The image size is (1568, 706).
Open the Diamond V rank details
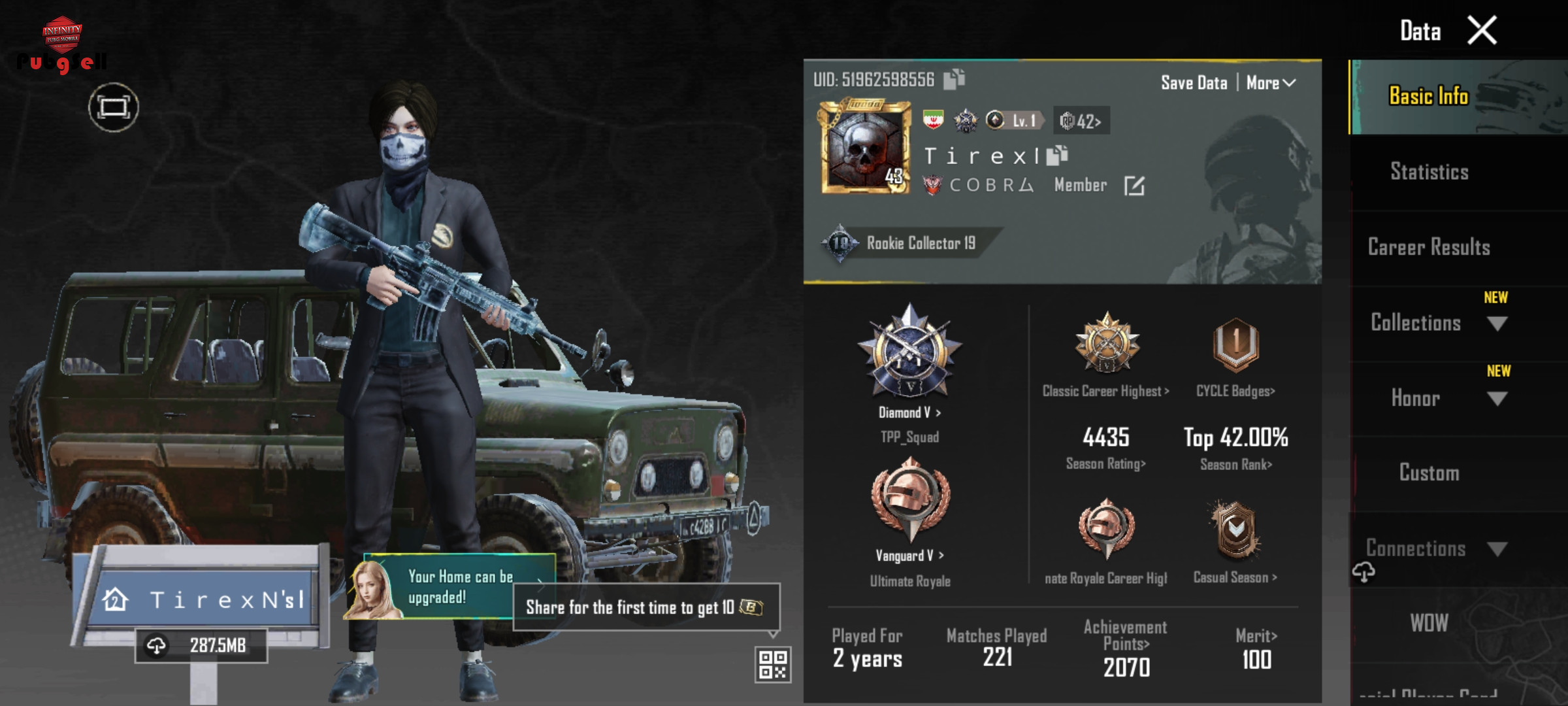click(909, 412)
